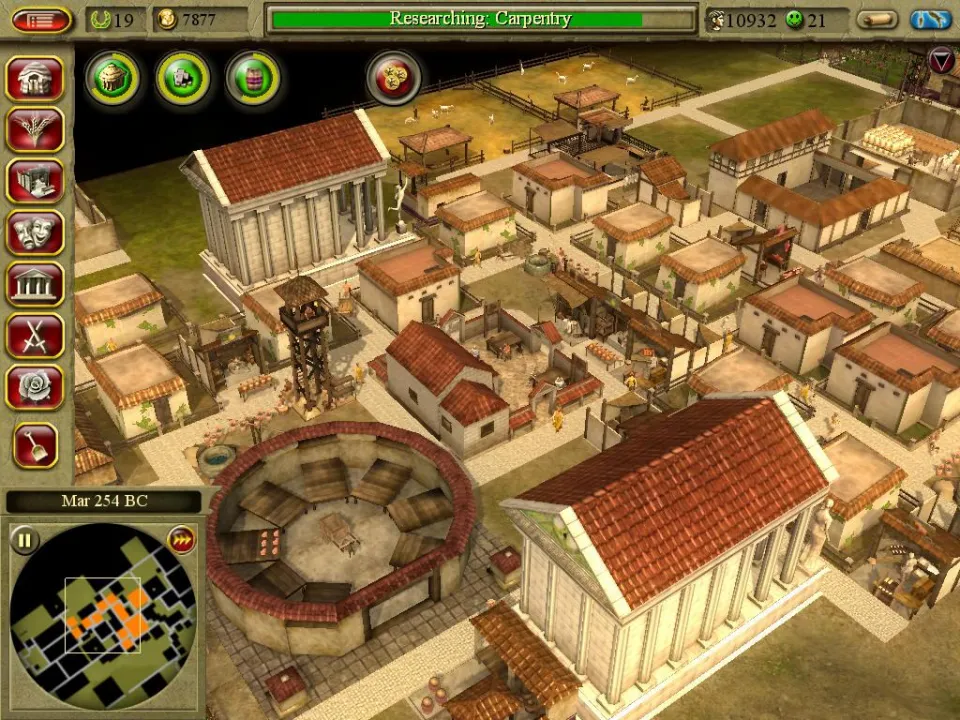Speed up time with fast-forward button
This screenshot has height=720, width=960.
pos(181,540)
